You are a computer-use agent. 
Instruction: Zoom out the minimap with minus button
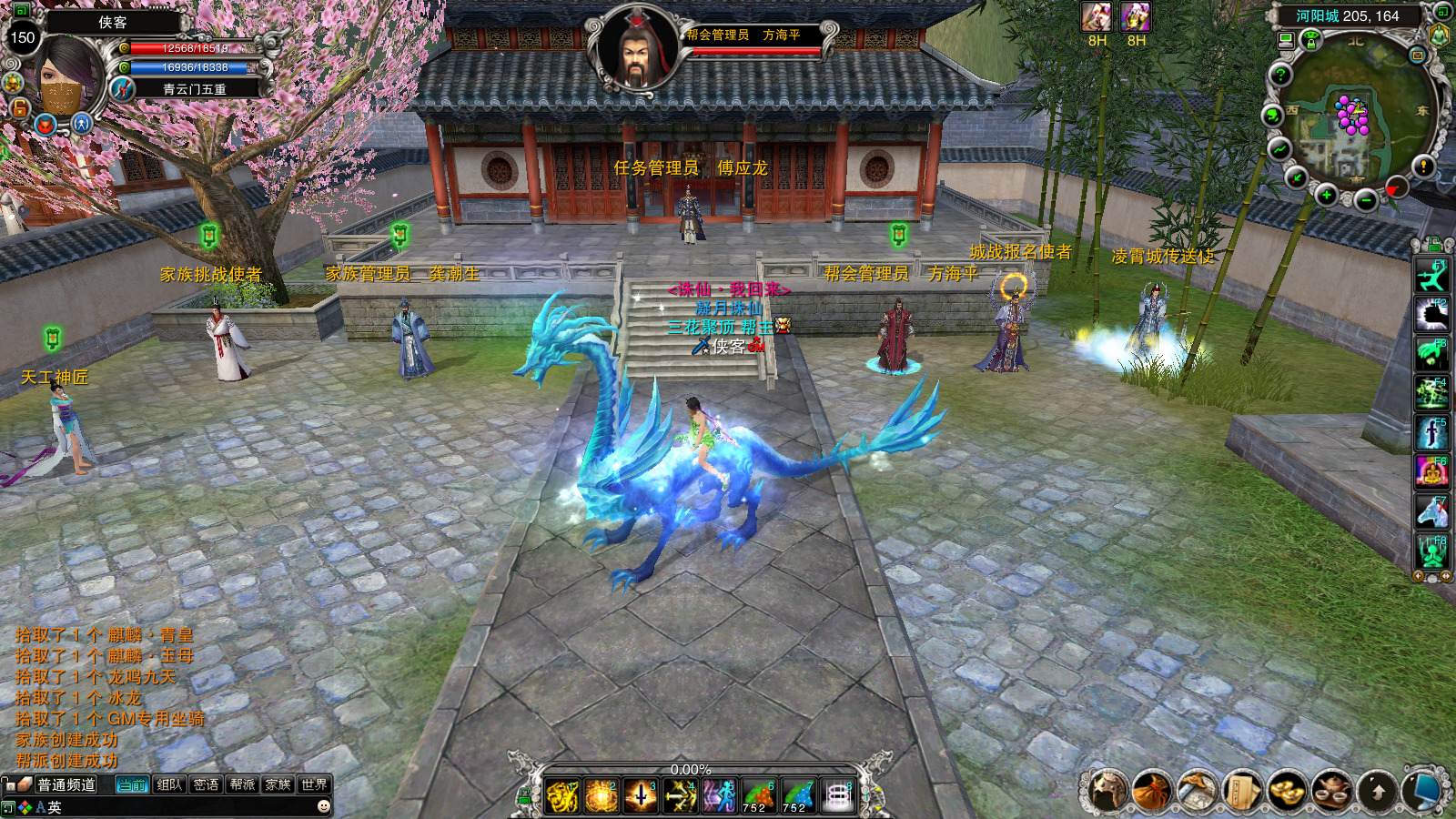point(1365,200)
